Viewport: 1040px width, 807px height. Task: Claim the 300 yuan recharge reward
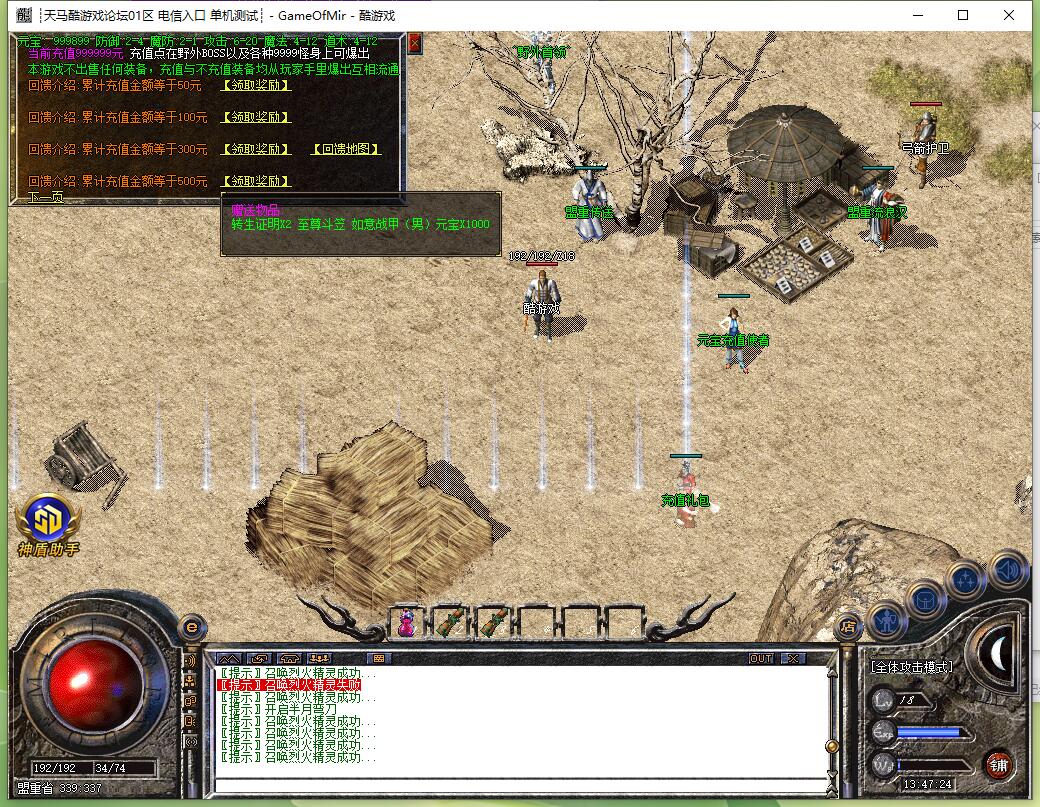(255, 149)
